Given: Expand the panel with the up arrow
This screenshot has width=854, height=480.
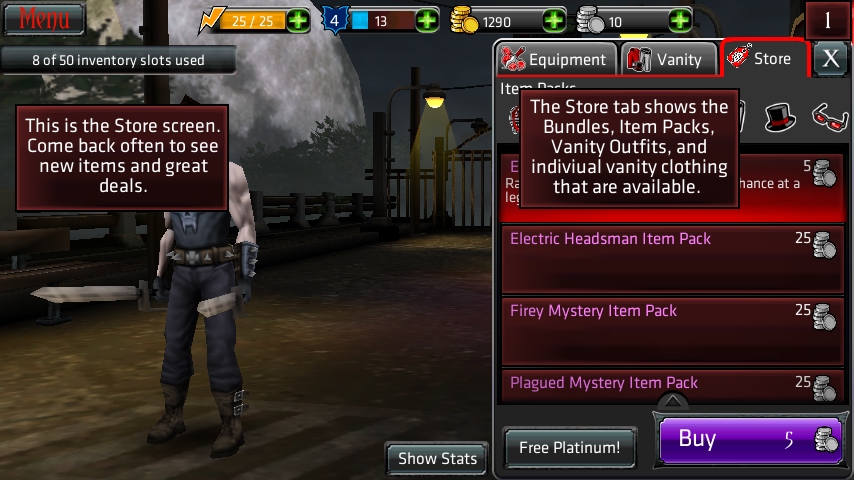Looking at the screenshot, I should 673,402.
